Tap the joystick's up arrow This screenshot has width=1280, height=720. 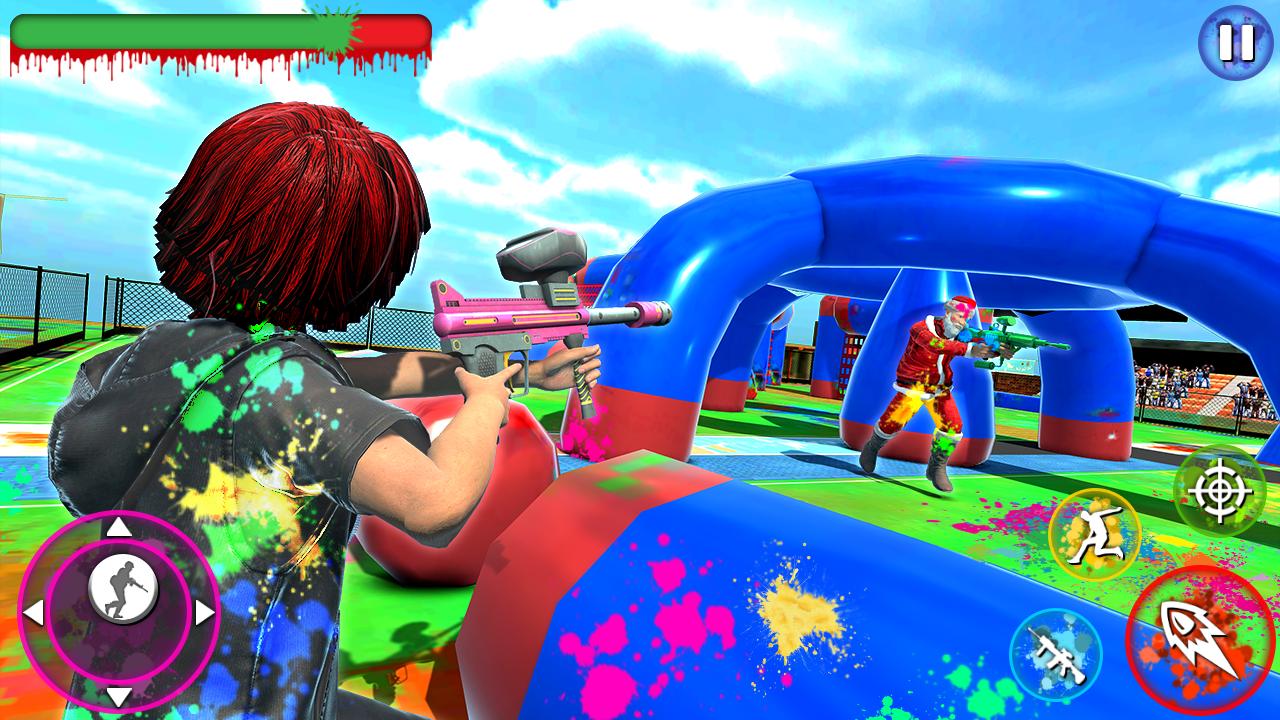point(119,527)
